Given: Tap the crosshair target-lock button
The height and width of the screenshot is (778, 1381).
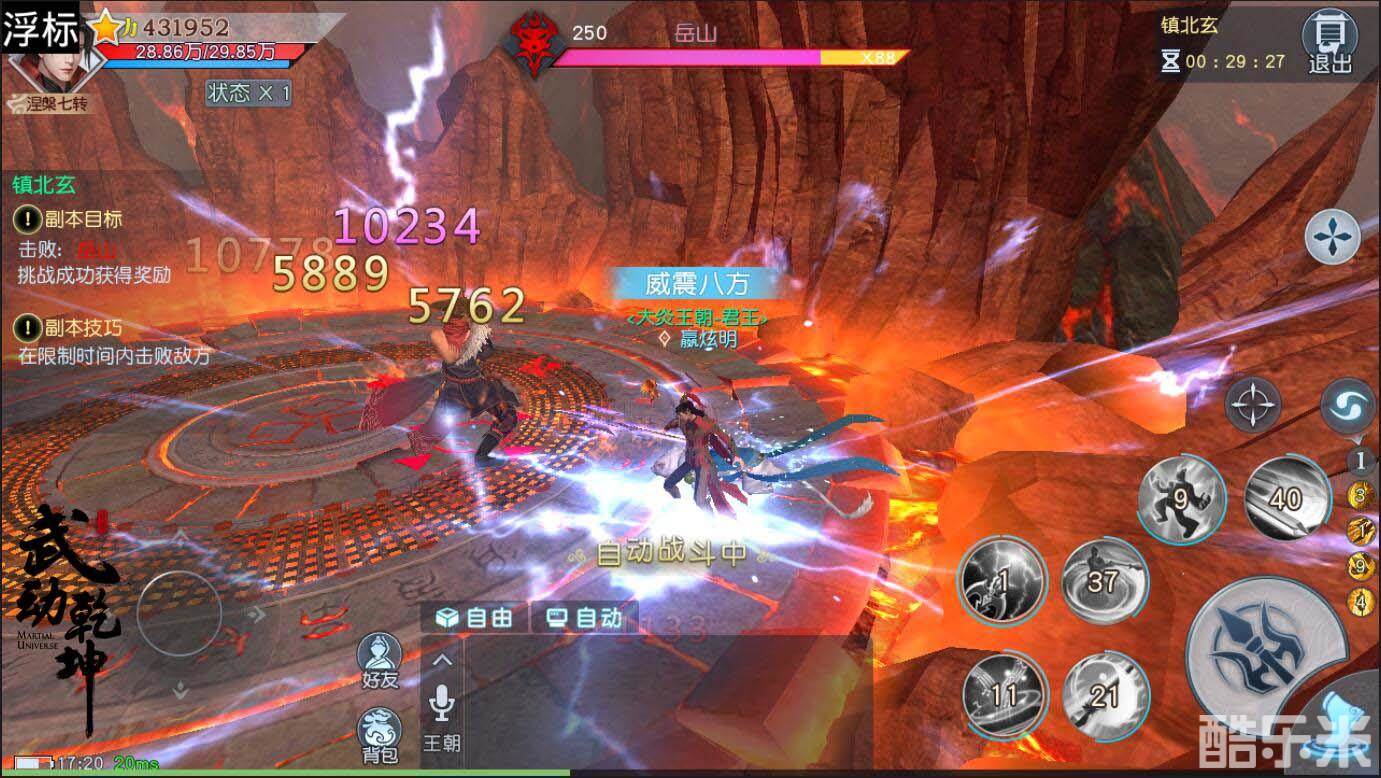Looking at the screenshot, I should [x=1253, y=405].
